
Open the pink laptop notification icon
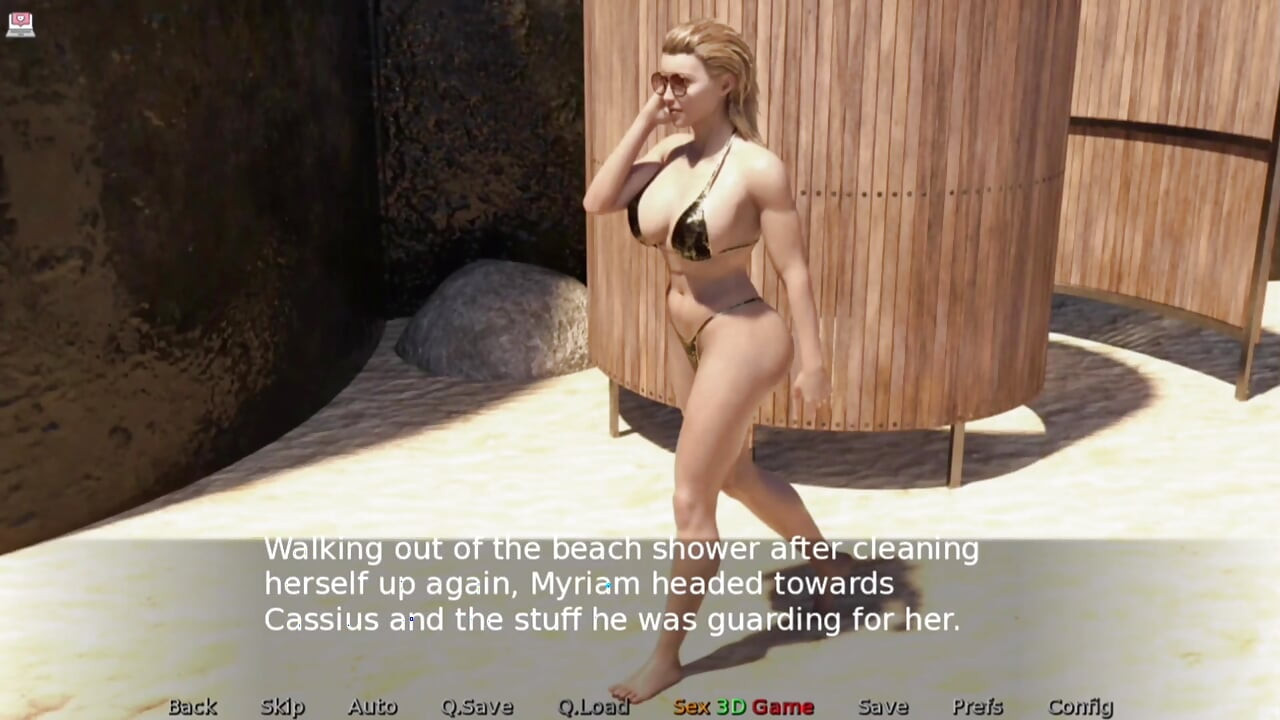pyautogui.click(x=22, y=25)
